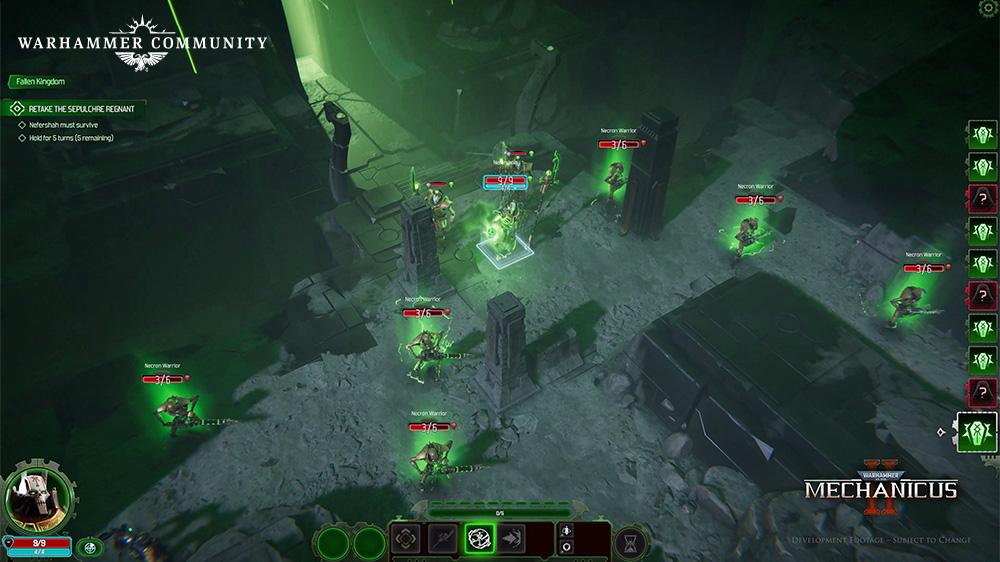Click the small round icon beside health bar
Viewport: 1000px width, 562px height.
(x=91, y=546)
